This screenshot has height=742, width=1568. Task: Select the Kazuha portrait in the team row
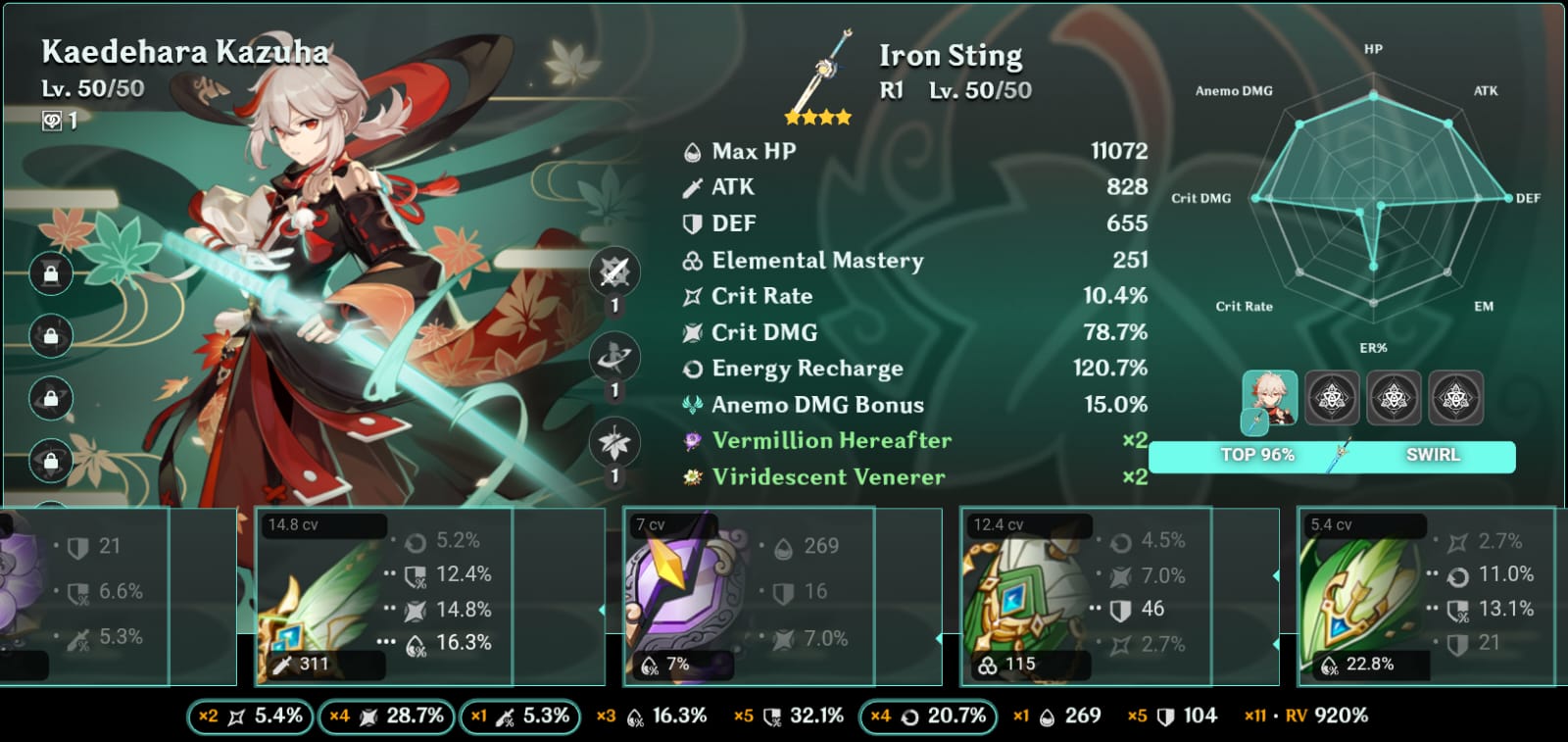pyautogui.click(x=1270, y=399)
